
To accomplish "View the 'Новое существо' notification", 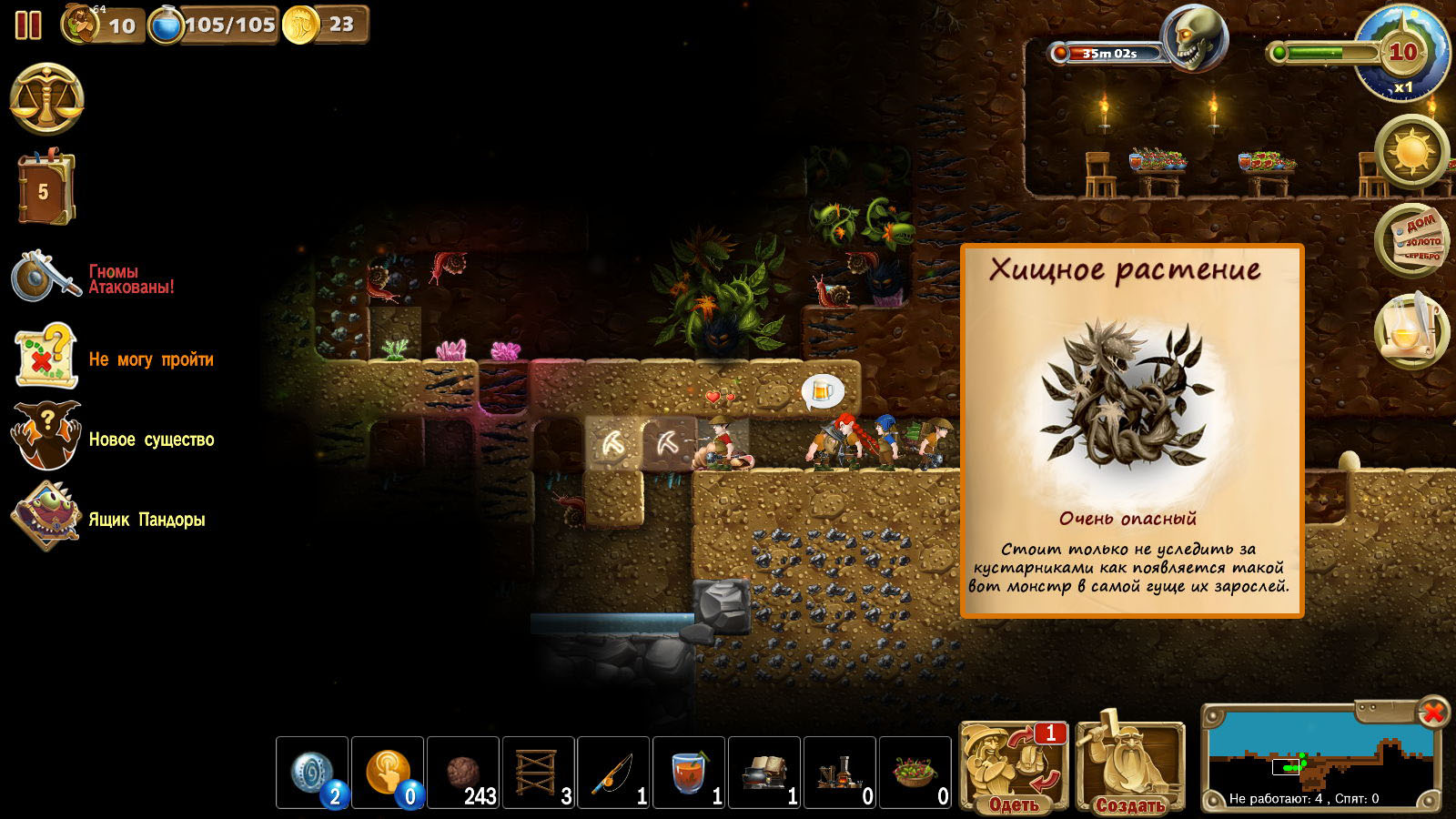I will tap(46, 438).
